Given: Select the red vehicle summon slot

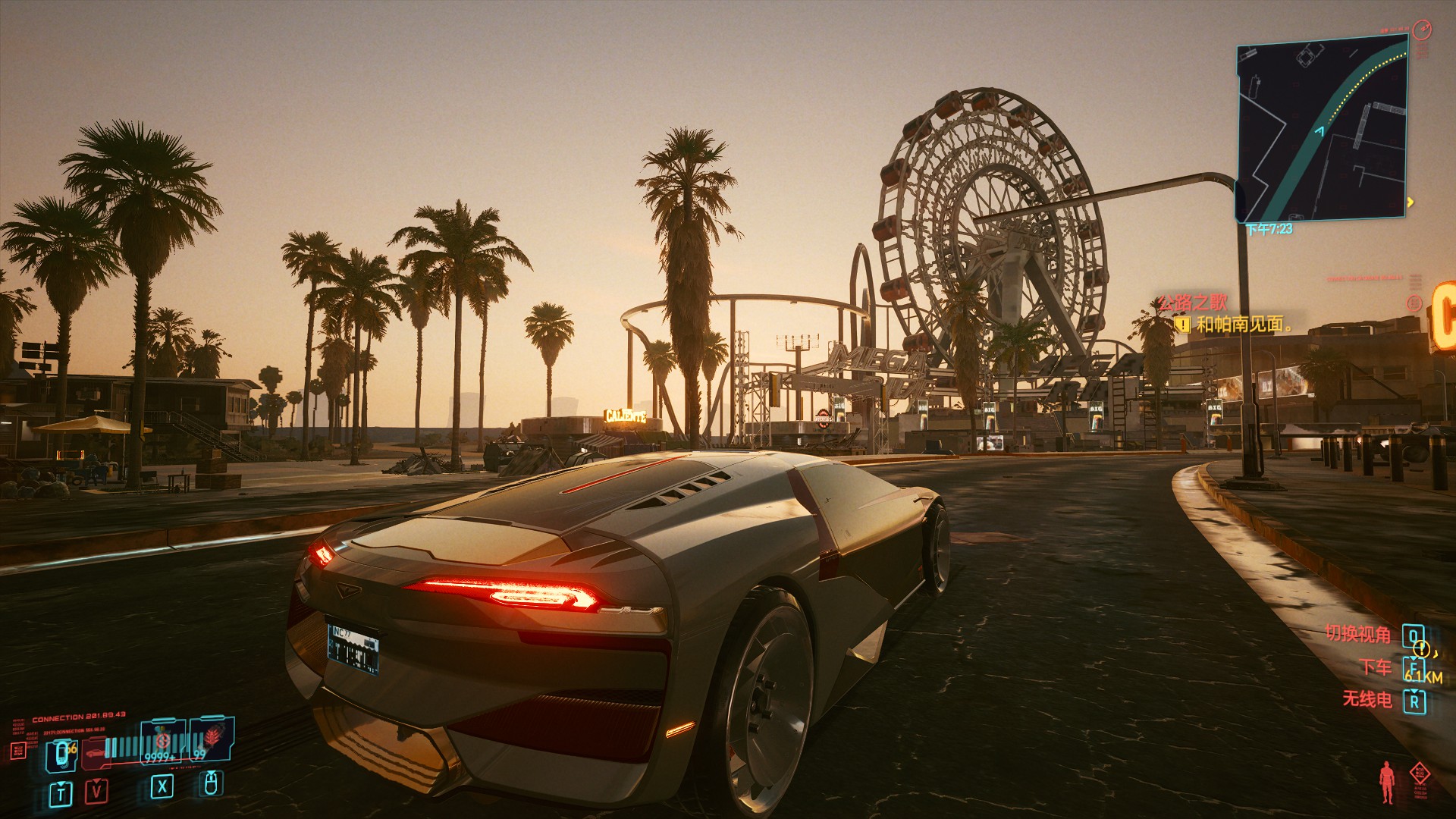Looking at the screenshot, I should (x=96, y=752).
